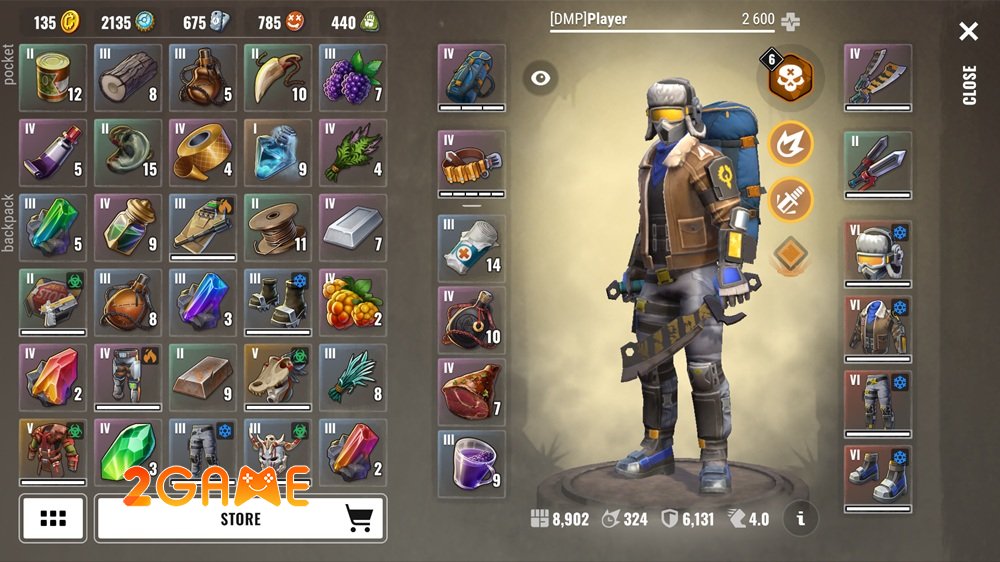
Task: Select the green emerald gem slot
Action: (128, 452)
